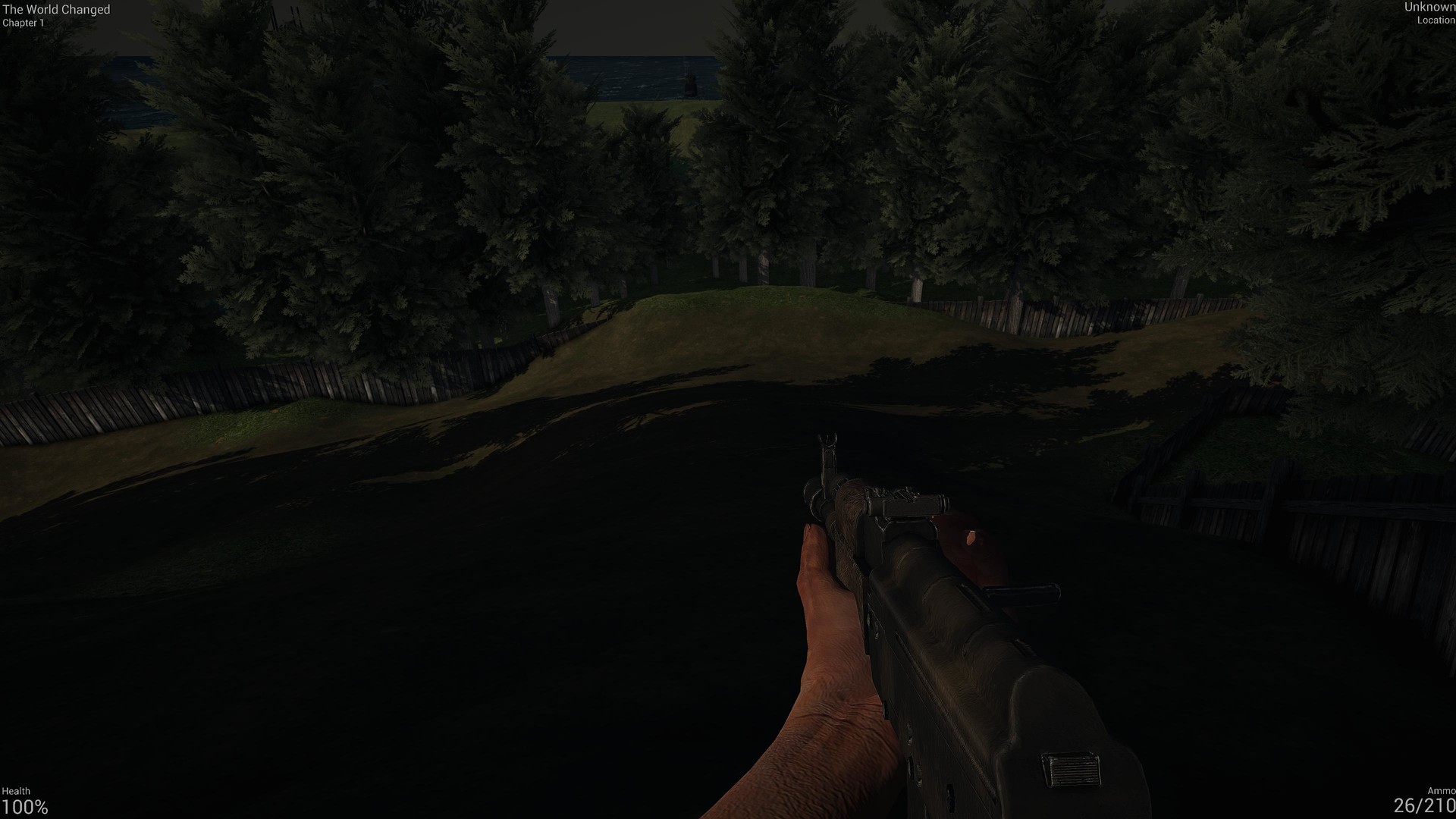Screen dimensions: 1456x819
Task: Select the Location label text
Action: [1436, 21]
